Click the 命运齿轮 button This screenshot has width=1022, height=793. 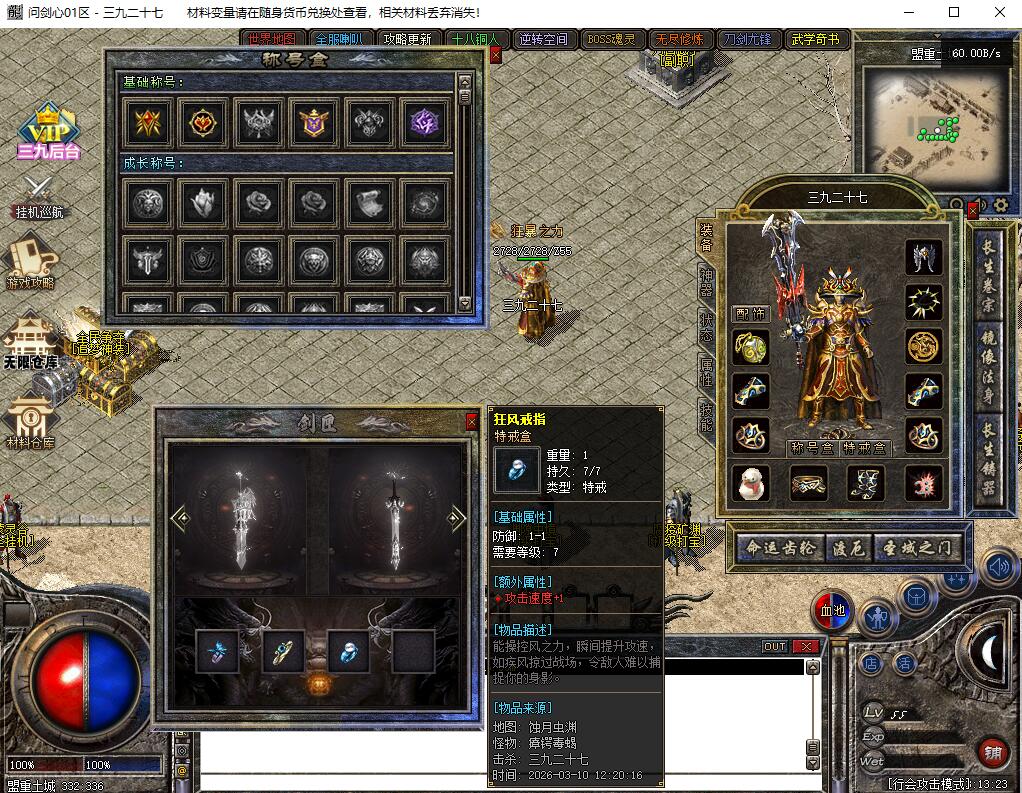coord(780,547)
